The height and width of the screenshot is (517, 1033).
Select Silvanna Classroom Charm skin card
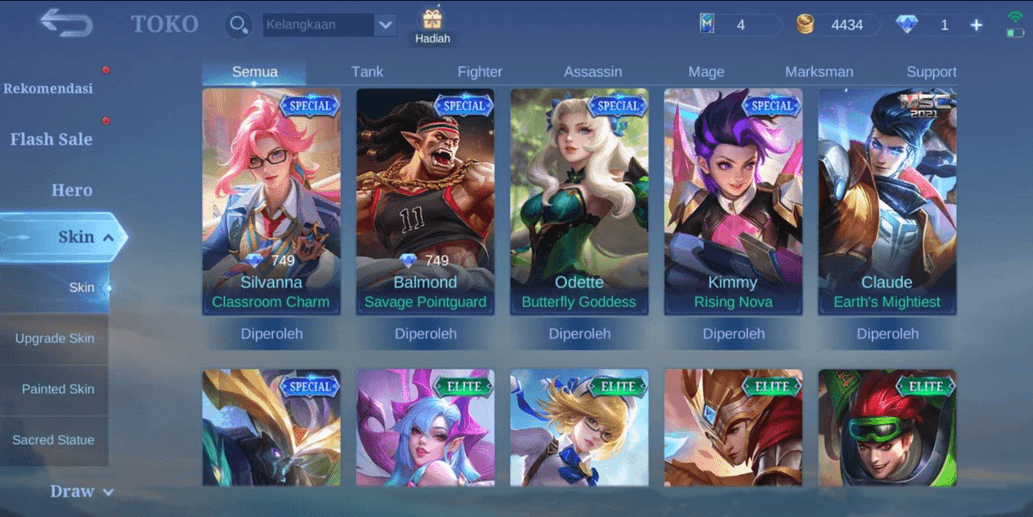(271, 202)
